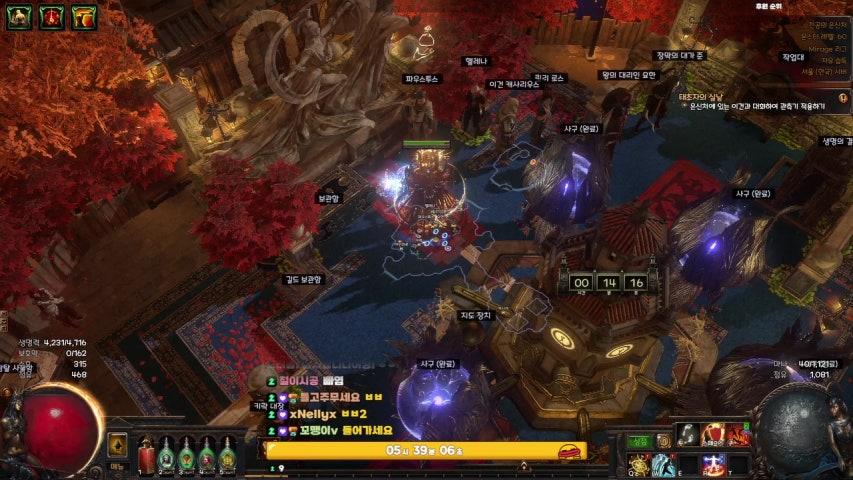This screenshot has height=480, width=853.
Task: Select the red fiery skill with green badge
Action: click(738, 434)
